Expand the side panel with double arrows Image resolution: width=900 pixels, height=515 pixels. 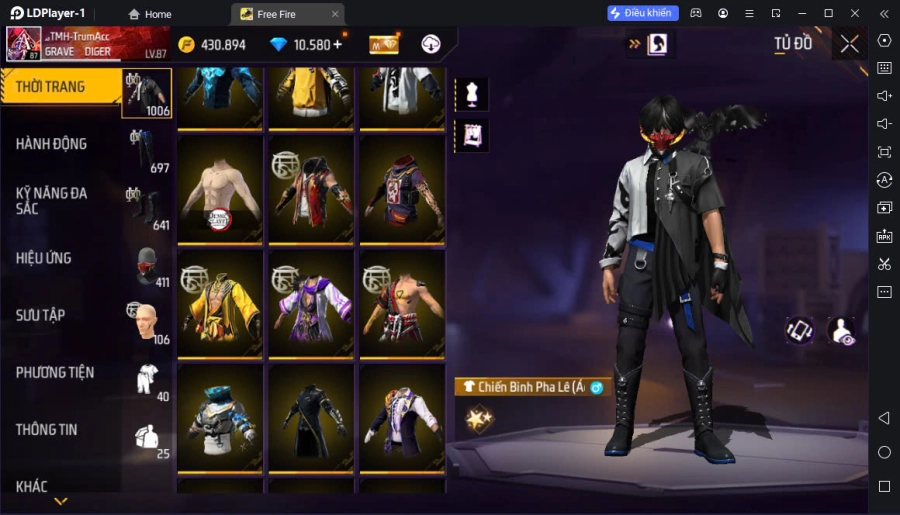click(634, 44)
